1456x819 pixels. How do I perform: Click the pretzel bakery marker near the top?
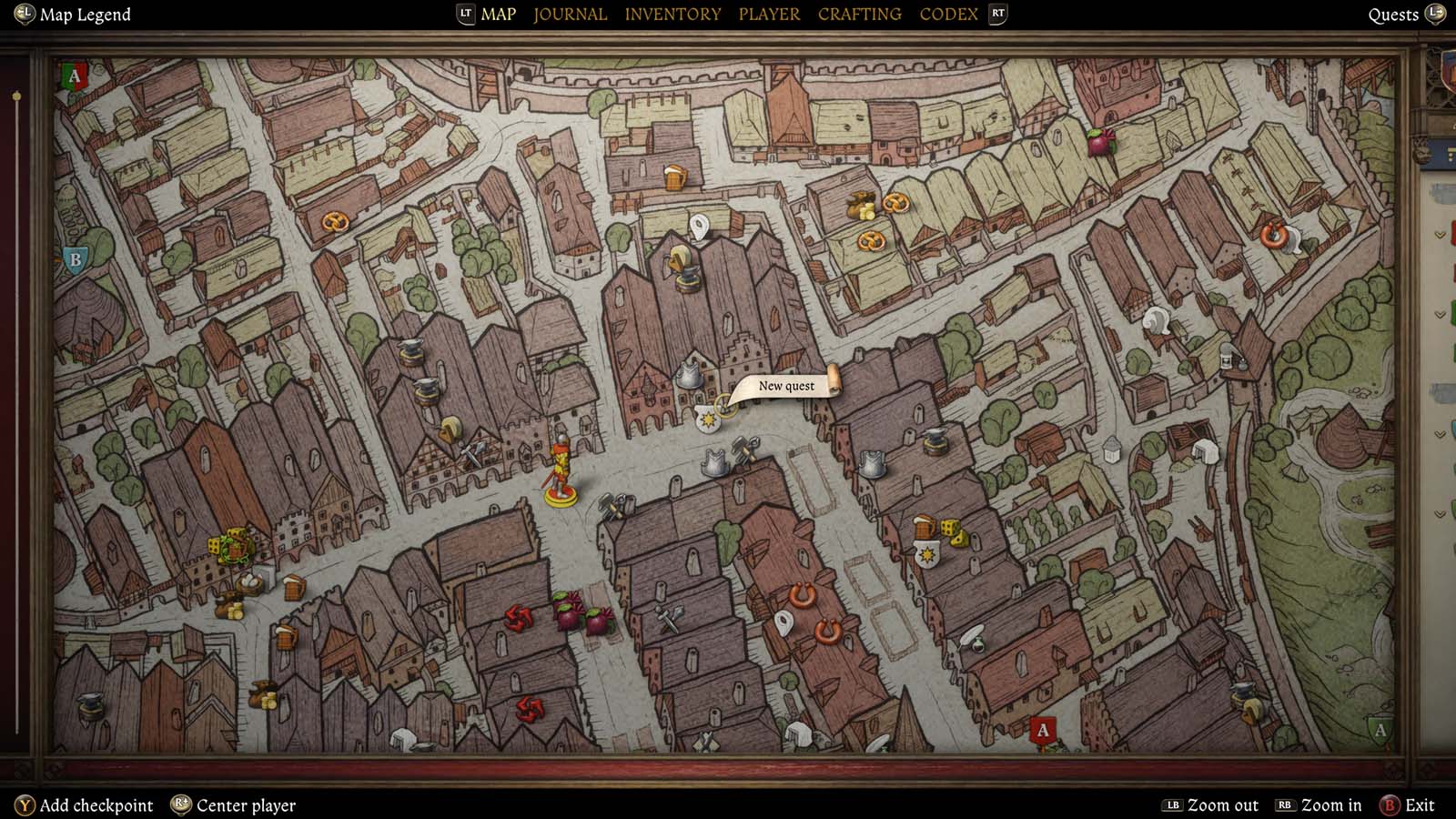coord(896,203)
